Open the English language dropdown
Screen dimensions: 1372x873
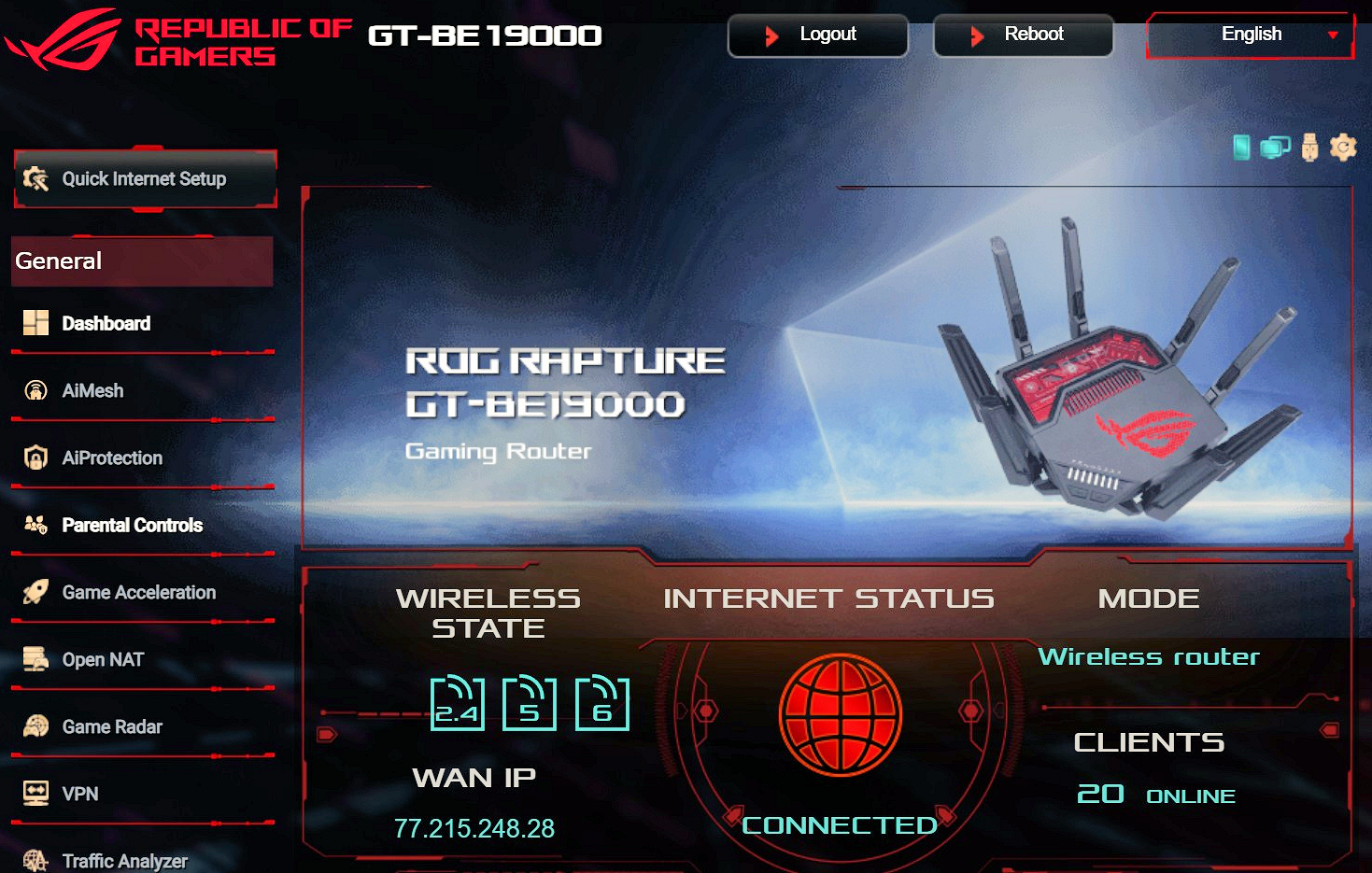tap(1250, 35)
